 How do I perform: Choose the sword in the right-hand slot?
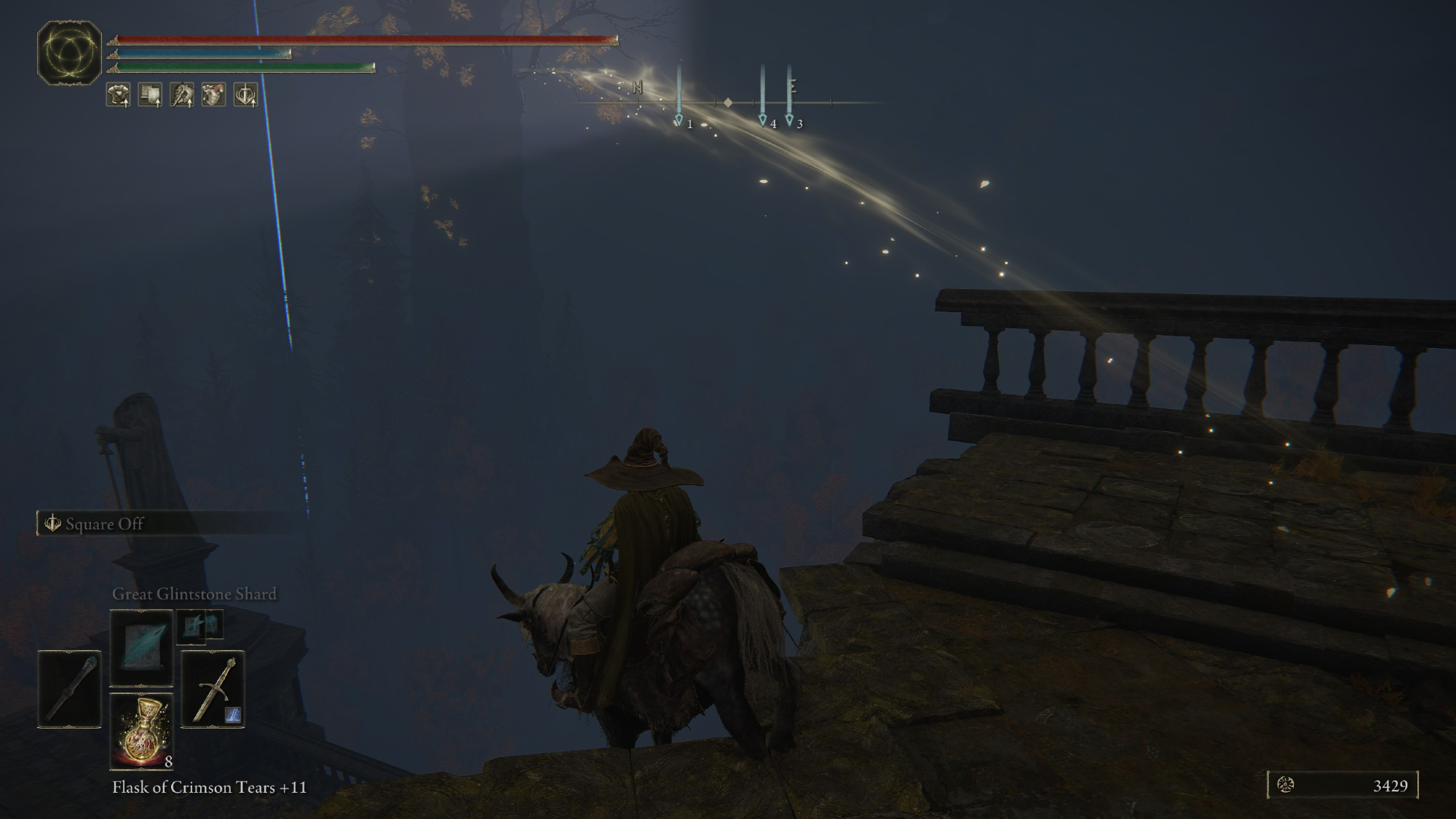[x=213, y=689]
